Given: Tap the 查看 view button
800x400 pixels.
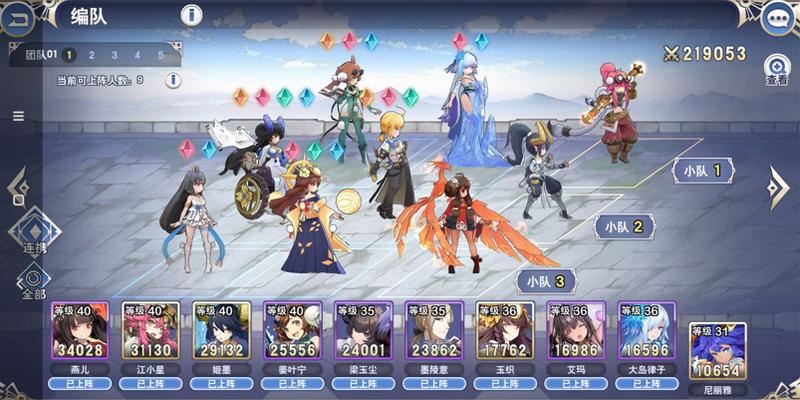Looking at the screenshot, I should point(776,68).
